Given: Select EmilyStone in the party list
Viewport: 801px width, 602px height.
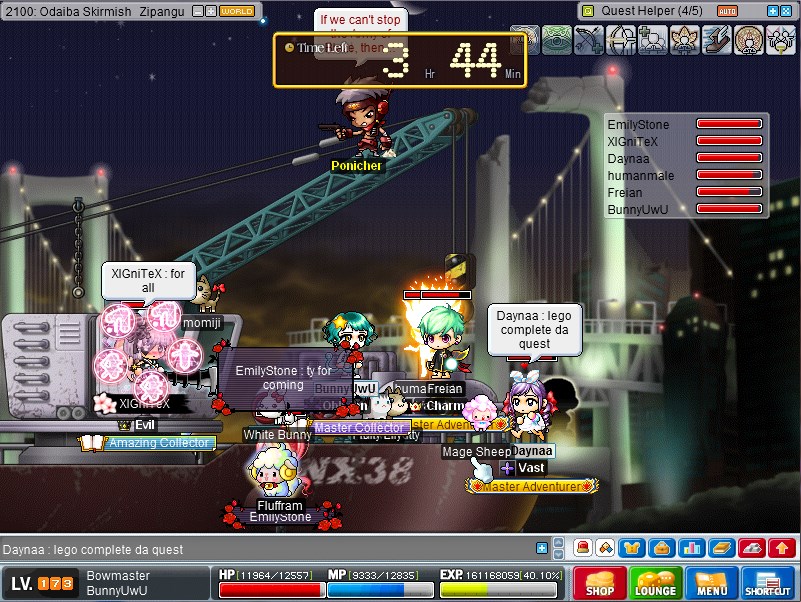Looking at the screenshot, I should tap(638, 125).
